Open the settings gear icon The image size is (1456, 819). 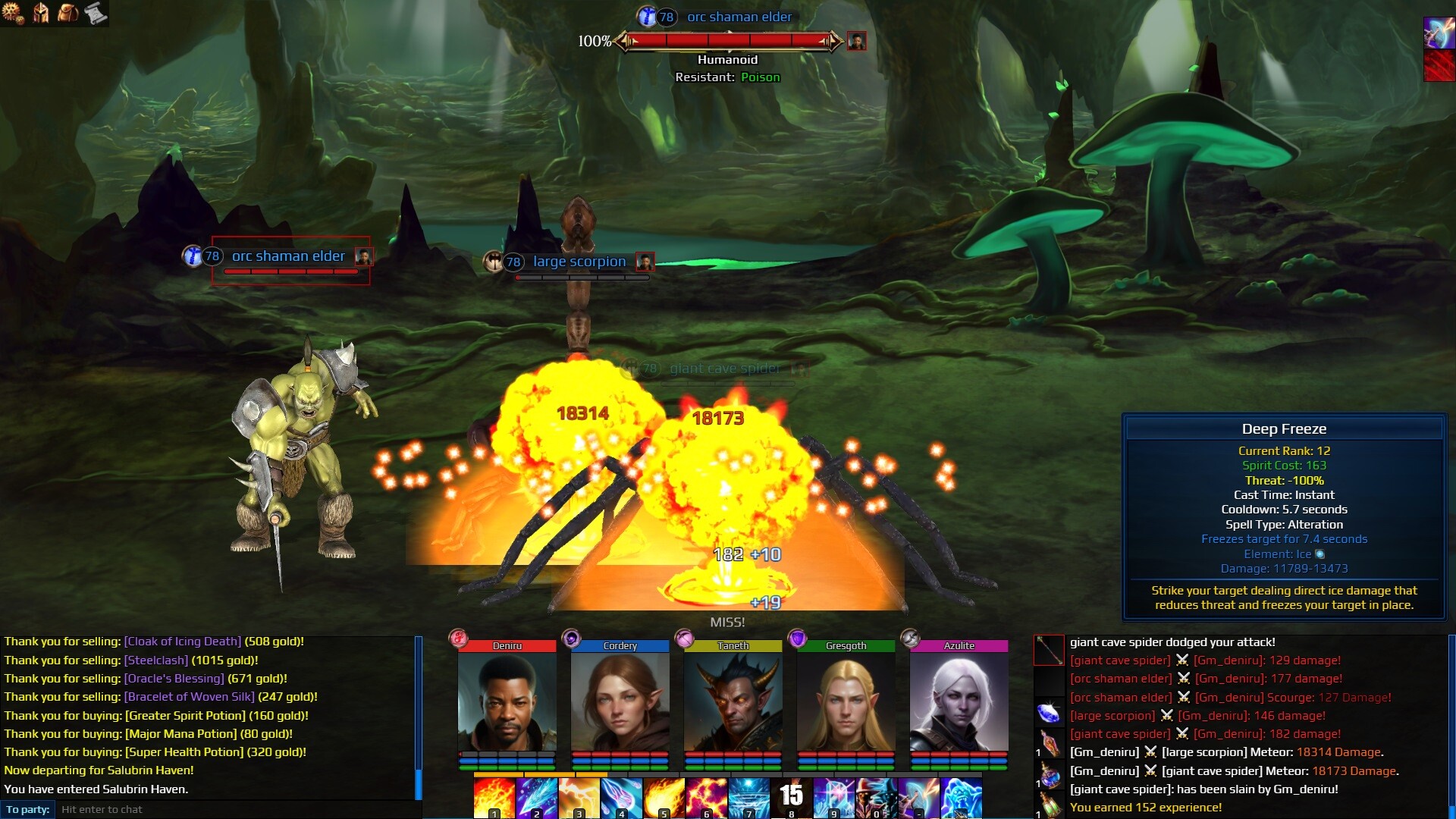11,13
